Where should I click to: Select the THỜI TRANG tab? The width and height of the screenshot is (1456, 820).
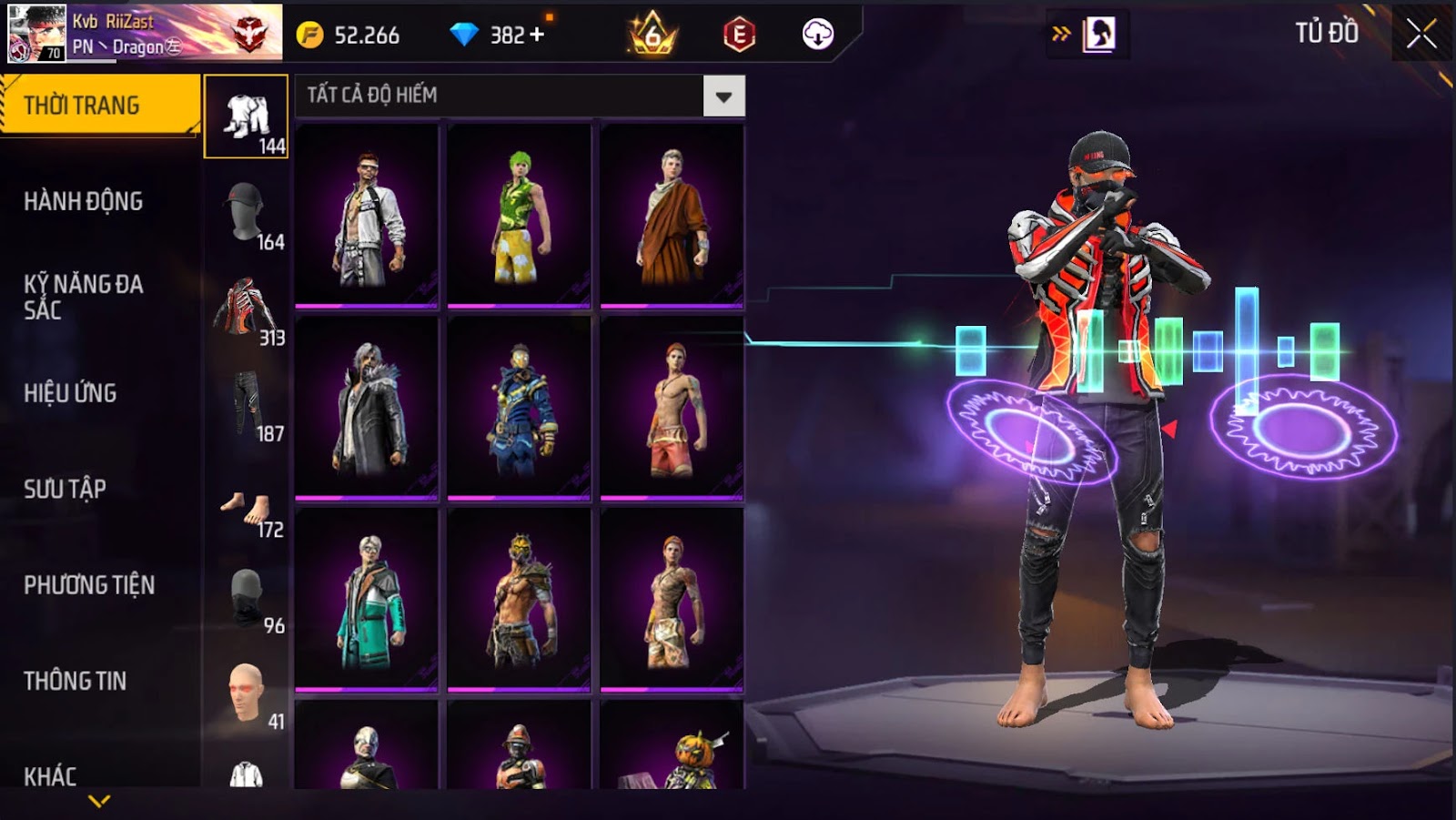pos(99,106)
